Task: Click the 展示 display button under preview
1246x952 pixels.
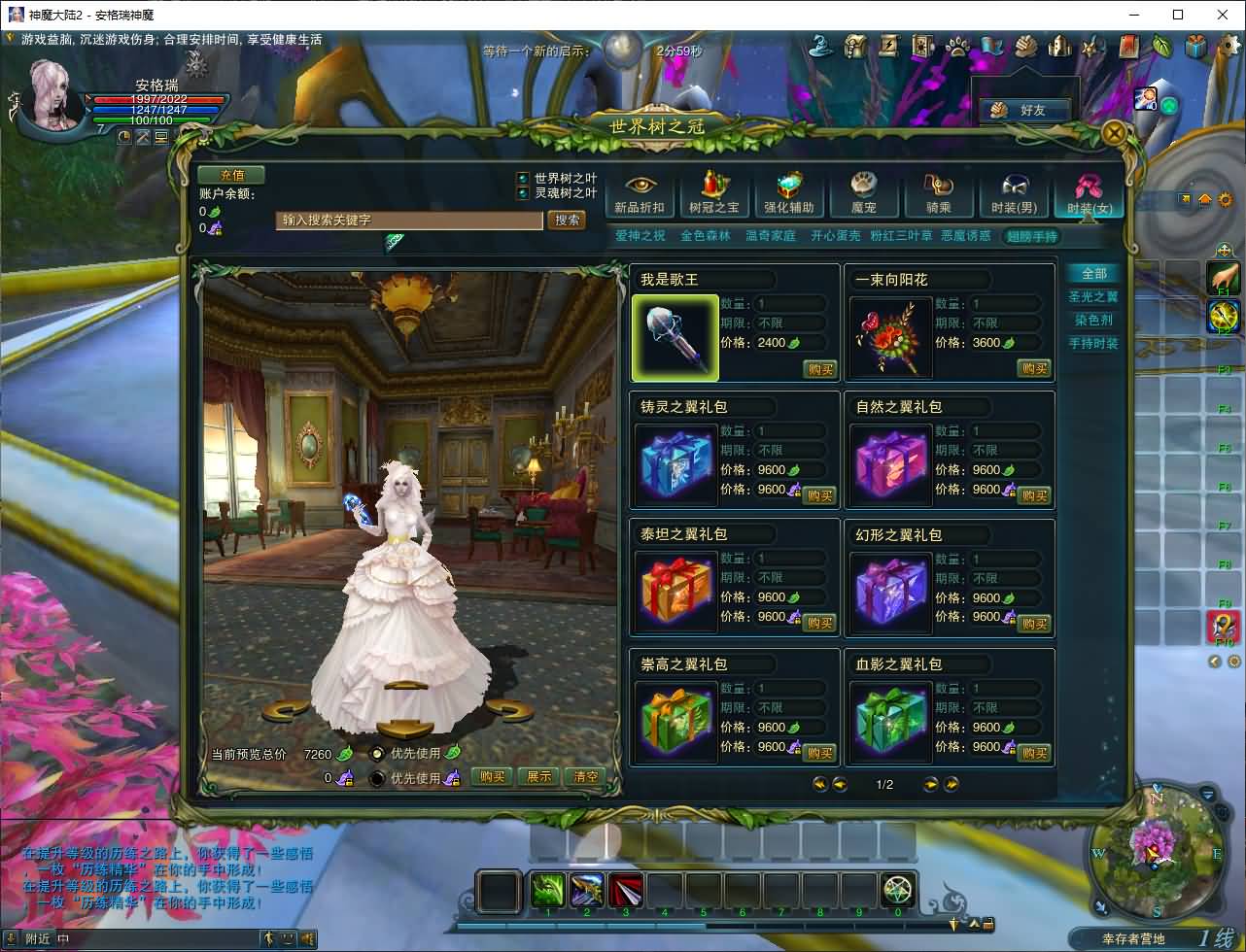Action: pyautogui.click(x=538, y=777)
